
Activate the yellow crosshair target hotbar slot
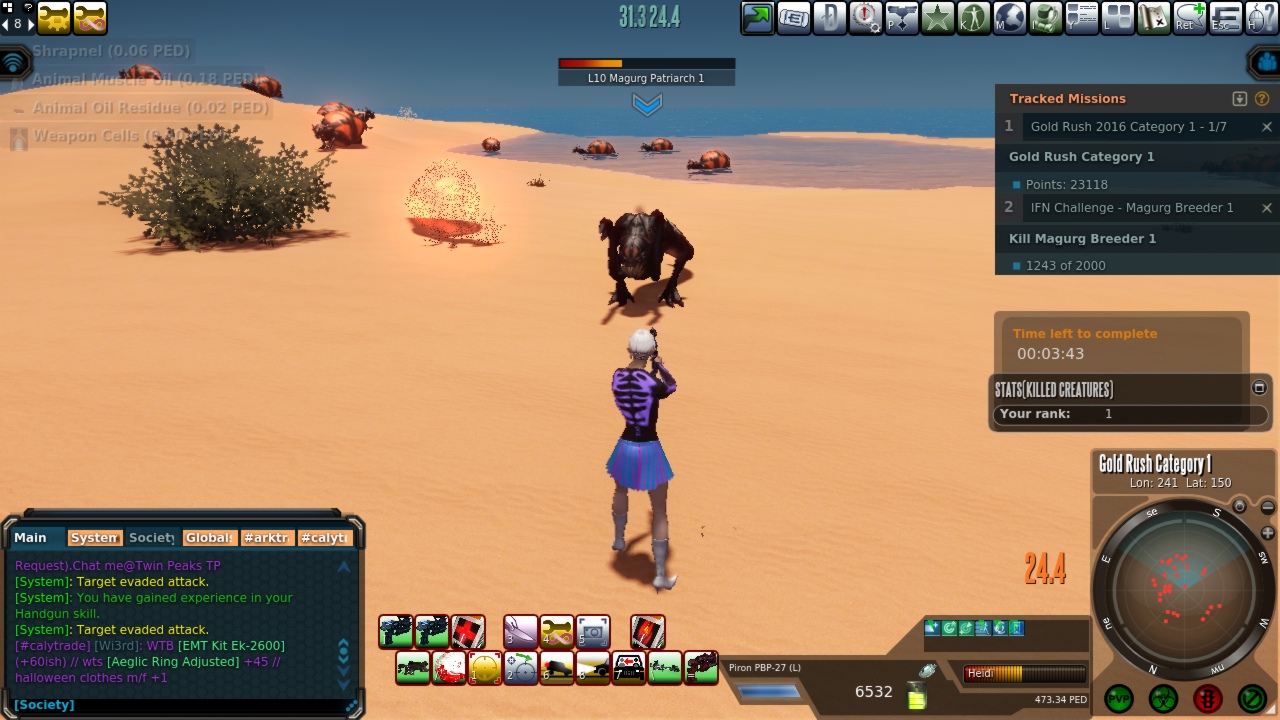[x=485, y=668]
